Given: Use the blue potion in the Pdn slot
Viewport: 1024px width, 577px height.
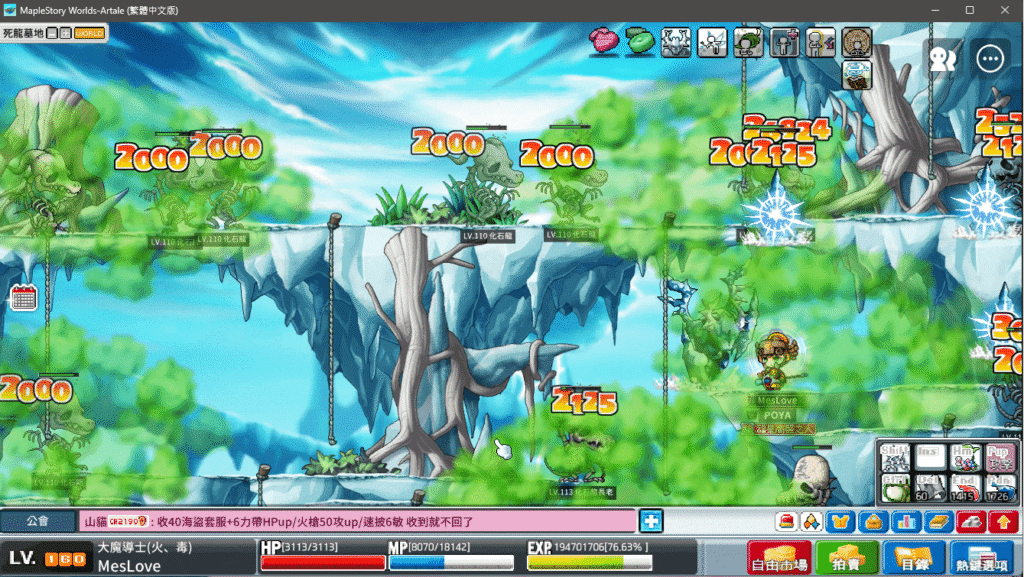Looking at the screenshot, I should (998, 487).
